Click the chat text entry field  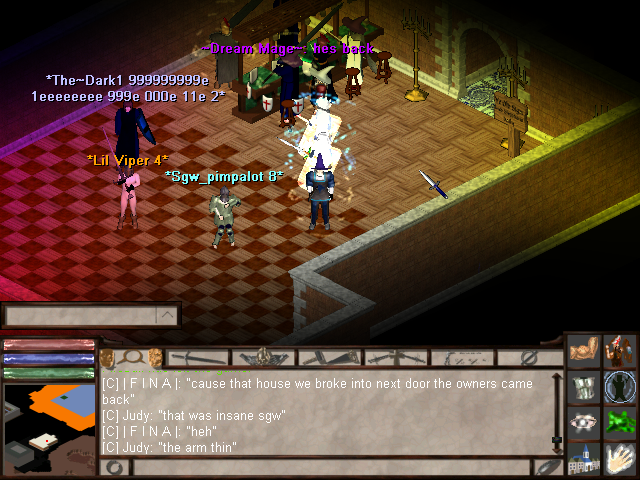click(330, 467)
